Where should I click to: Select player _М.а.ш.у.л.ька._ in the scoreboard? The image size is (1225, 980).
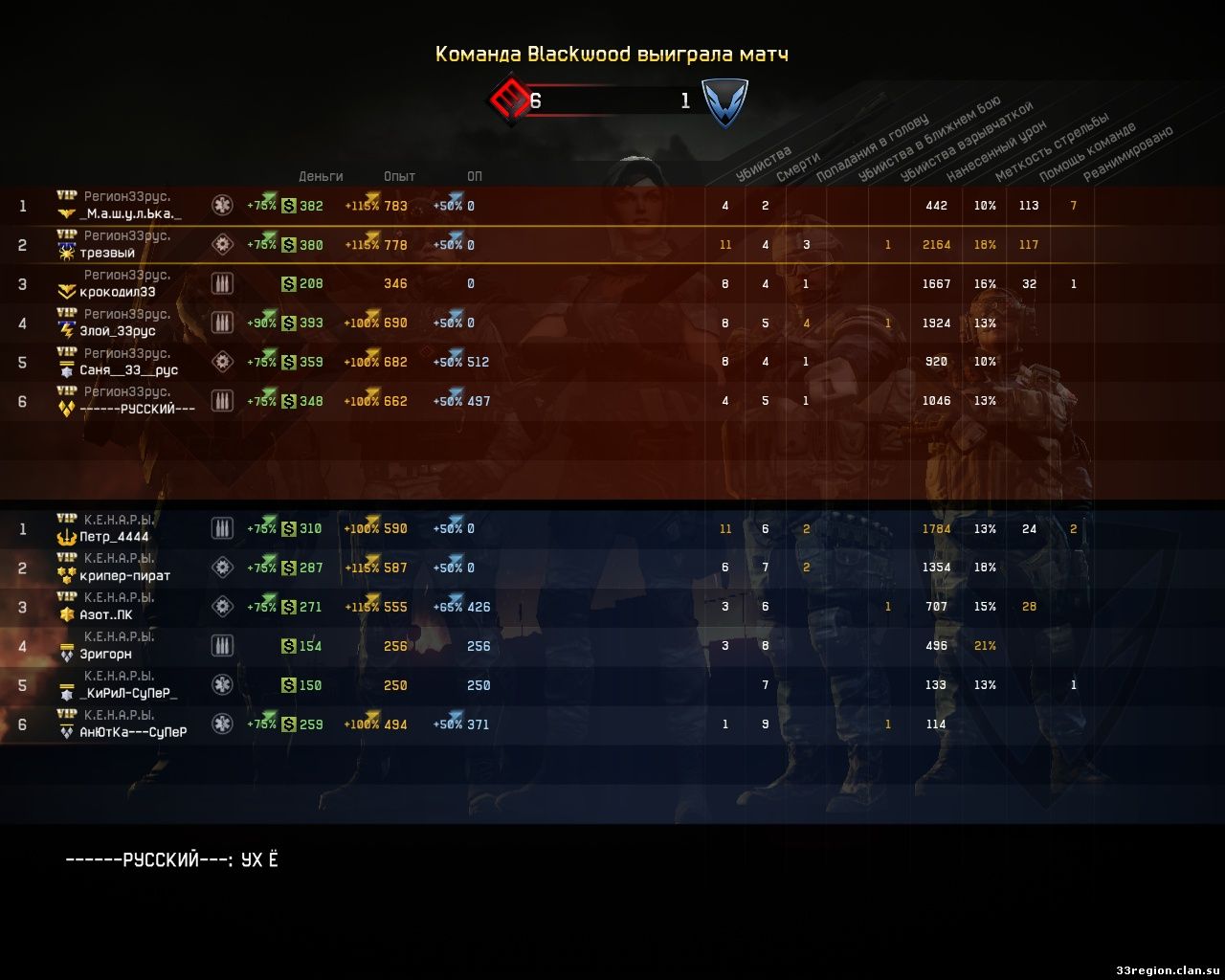pyautogui.click(x=130, y=214)
